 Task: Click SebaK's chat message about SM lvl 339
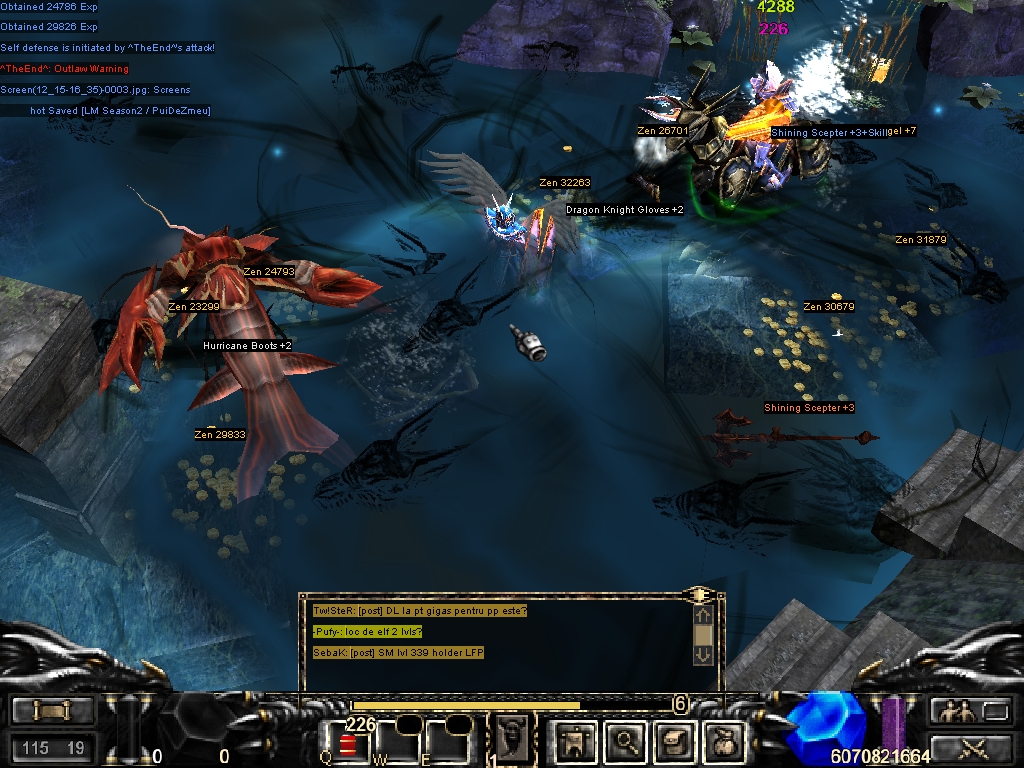point(398,653)
